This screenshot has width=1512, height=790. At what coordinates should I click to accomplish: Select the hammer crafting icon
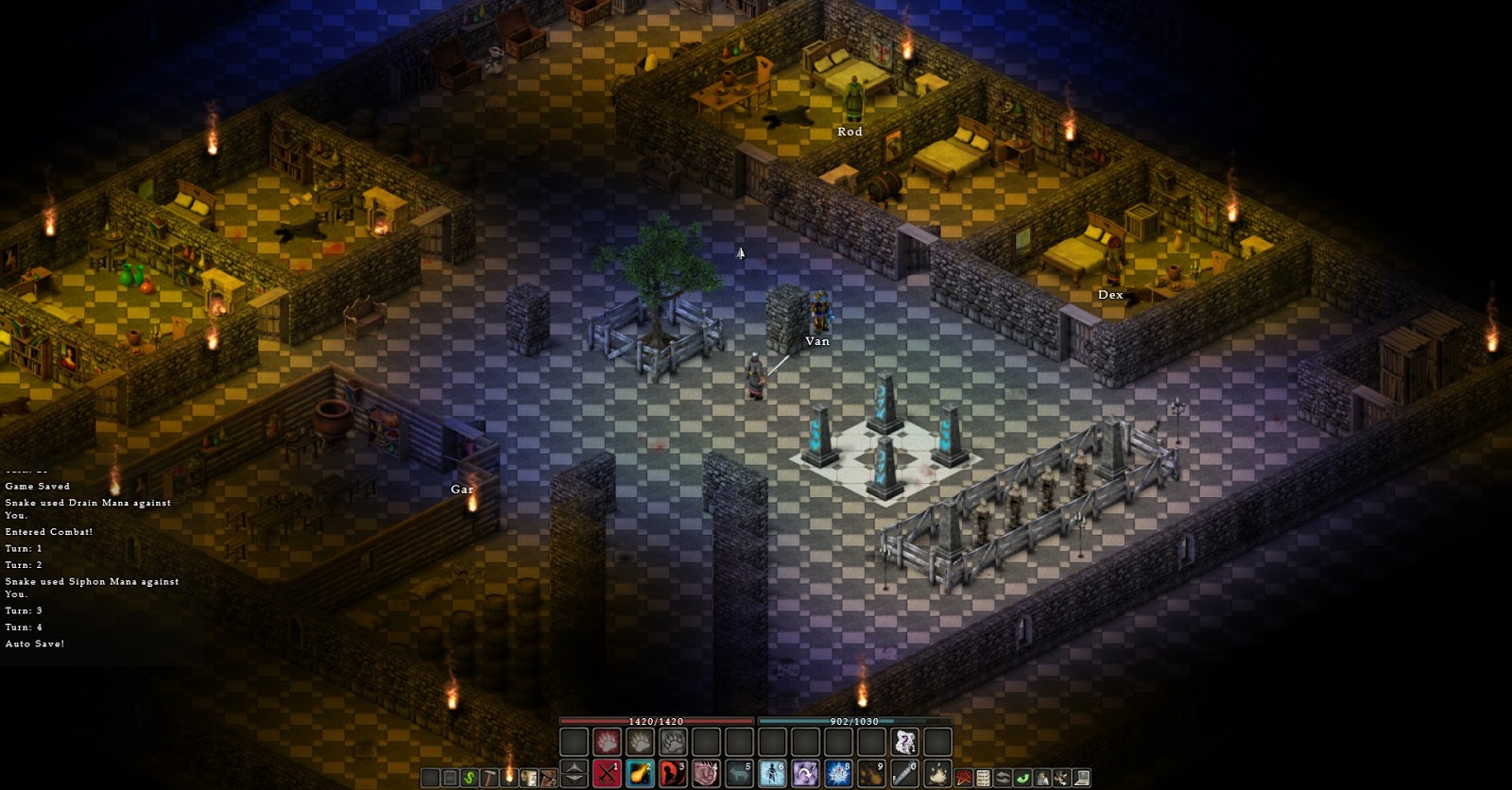tap(490, 777)
